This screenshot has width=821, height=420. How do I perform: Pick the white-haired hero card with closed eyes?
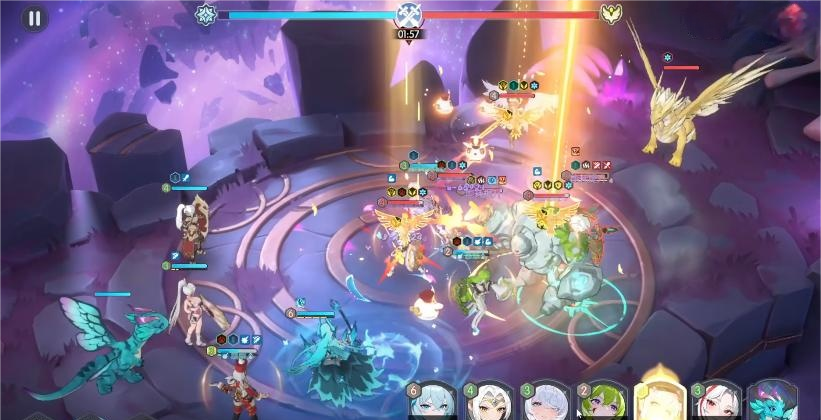coord(545,402)
